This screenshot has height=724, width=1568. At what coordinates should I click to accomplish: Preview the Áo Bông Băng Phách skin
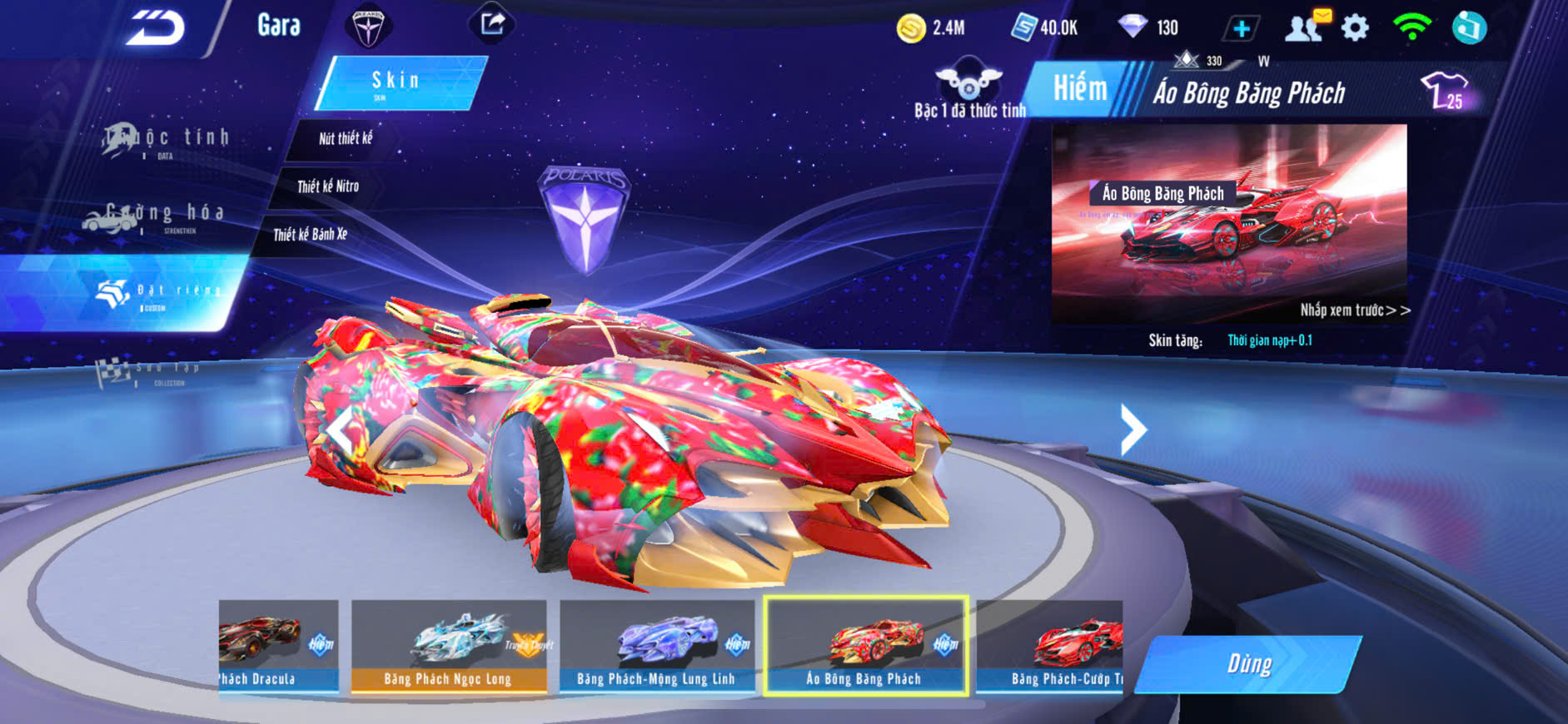pos(1228,225)
